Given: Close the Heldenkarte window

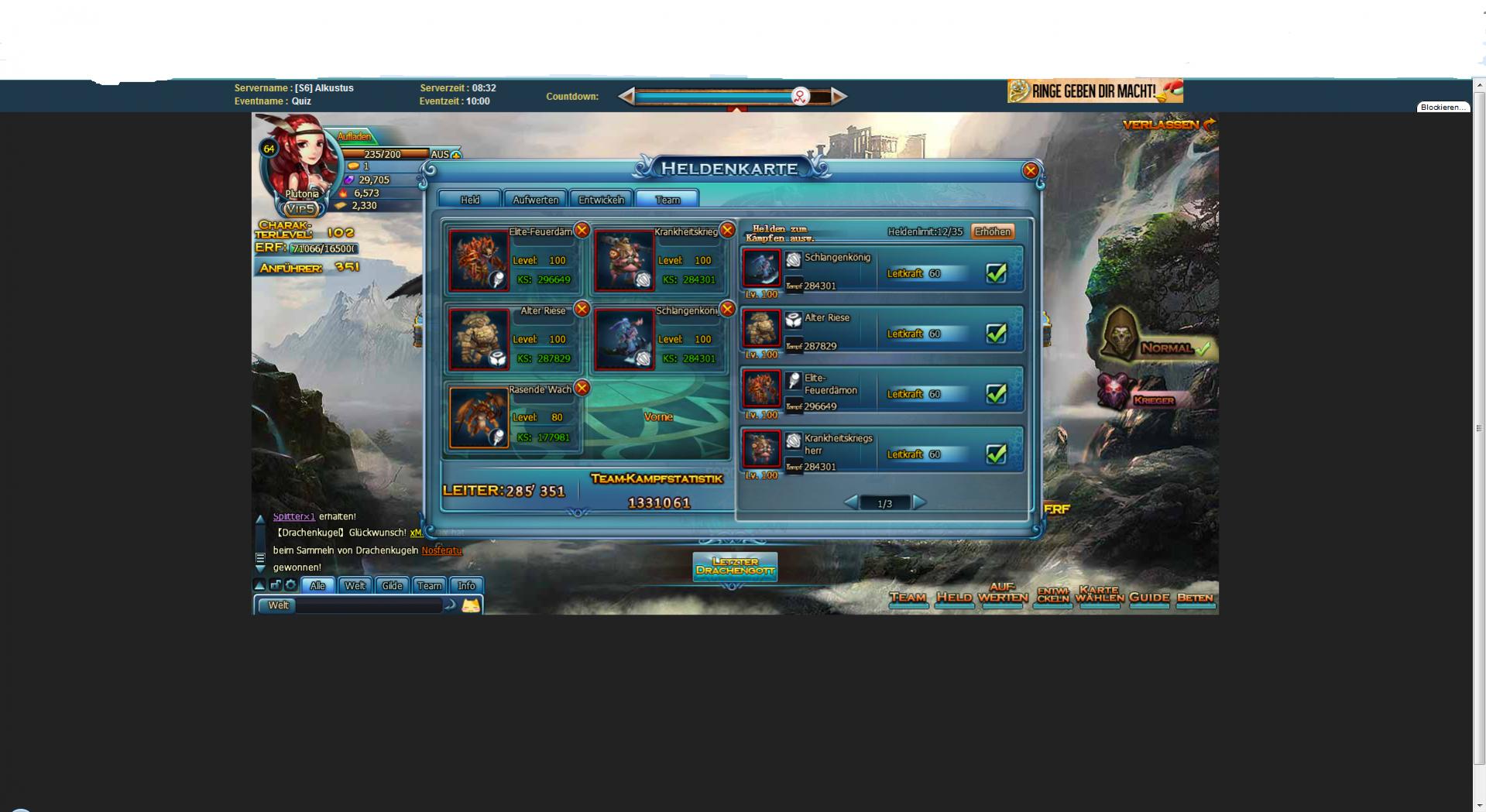Looking at the screenshot, I should pyautogui.click(x=1030, y=171).
